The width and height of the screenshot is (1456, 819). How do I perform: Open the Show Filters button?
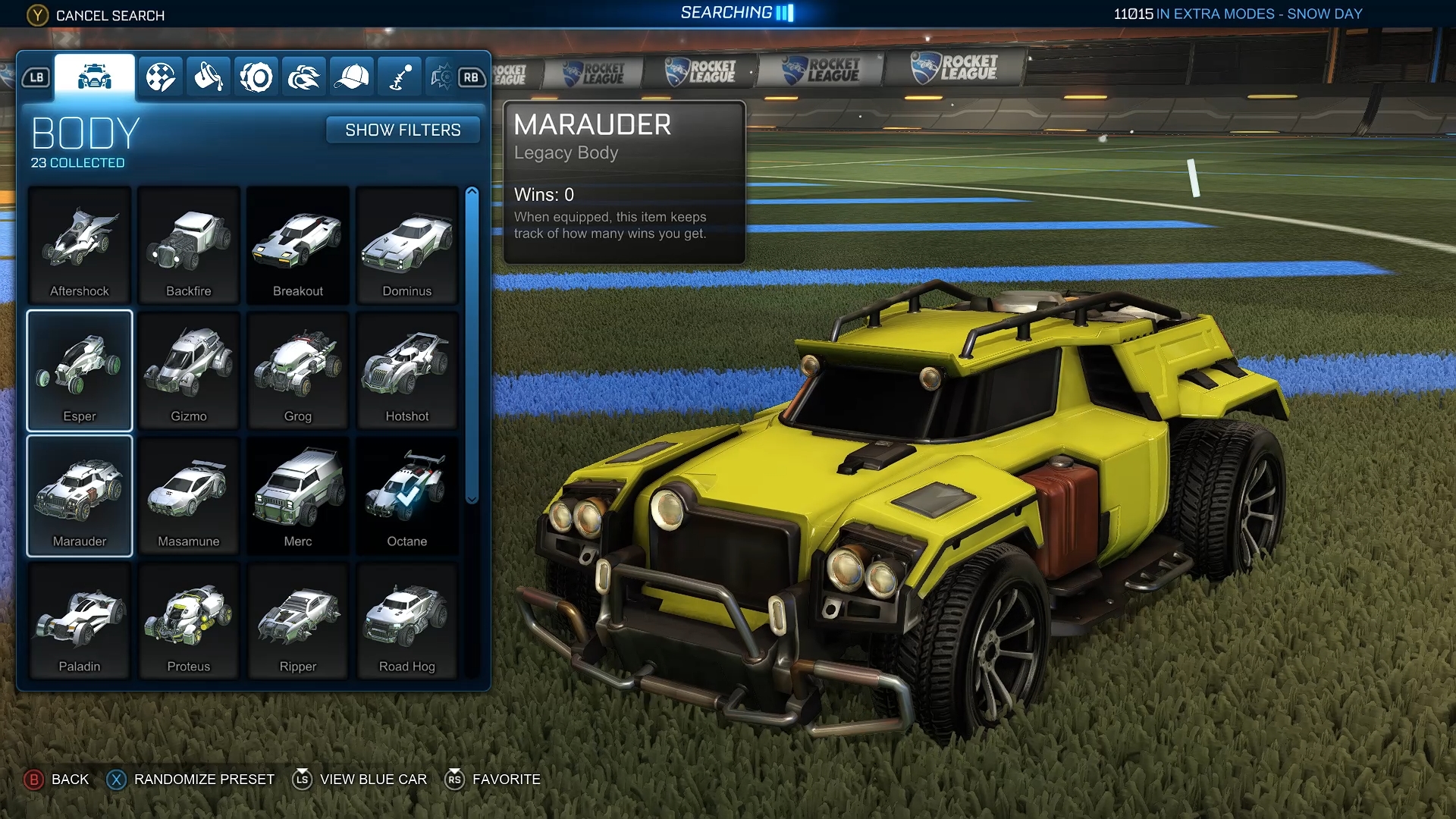point(403,130)
